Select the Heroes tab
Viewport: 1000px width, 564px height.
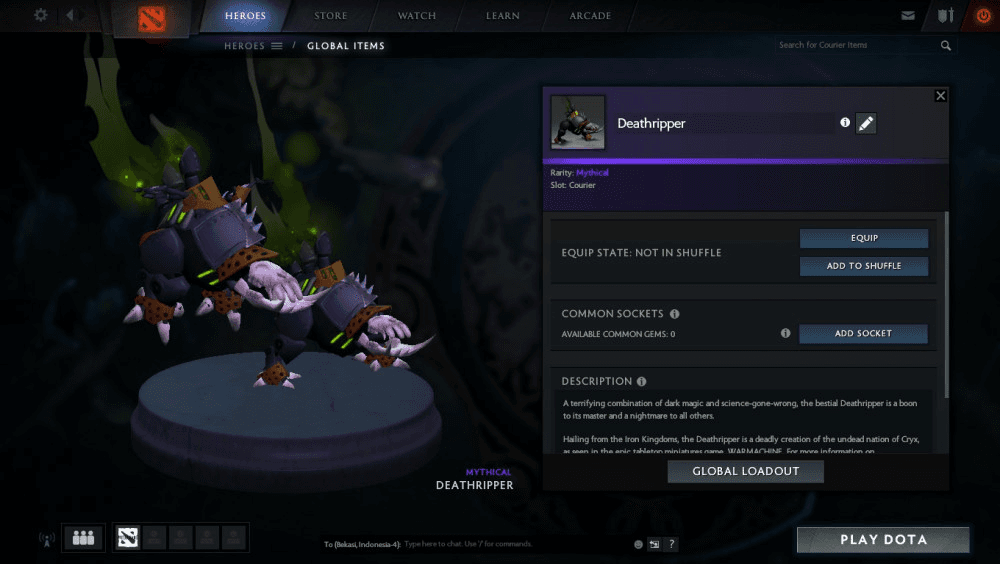[245, 16]
